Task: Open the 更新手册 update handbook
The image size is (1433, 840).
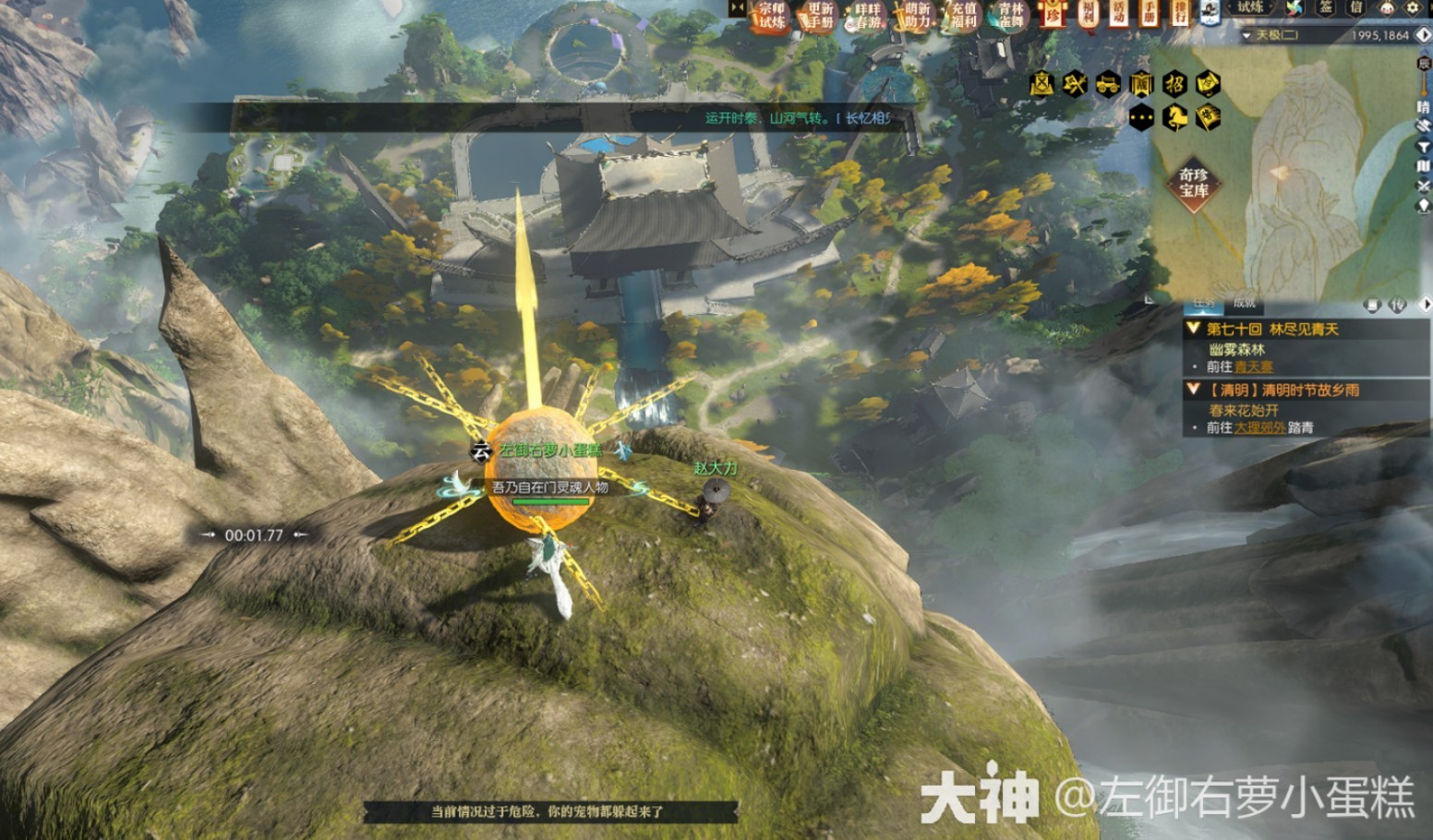Action: 819,15
